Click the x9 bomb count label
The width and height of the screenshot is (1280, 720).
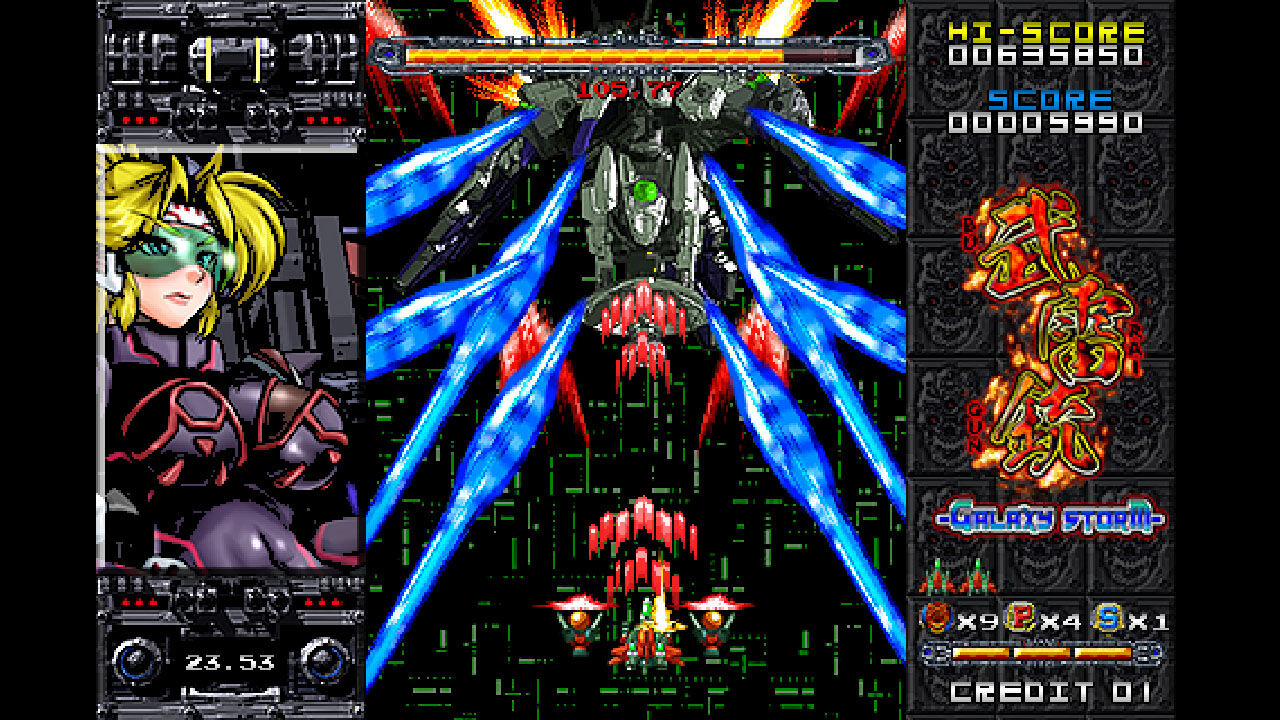pos(977,620)
